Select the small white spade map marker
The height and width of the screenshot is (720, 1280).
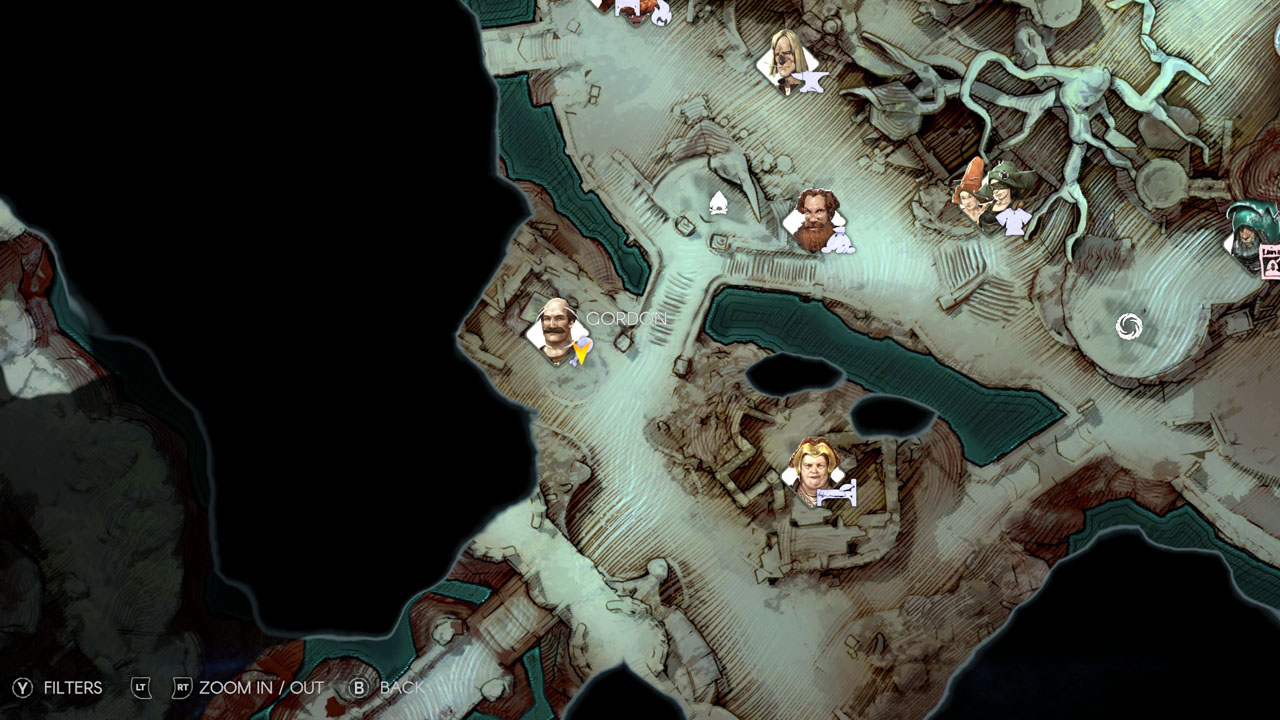point(717,204)
